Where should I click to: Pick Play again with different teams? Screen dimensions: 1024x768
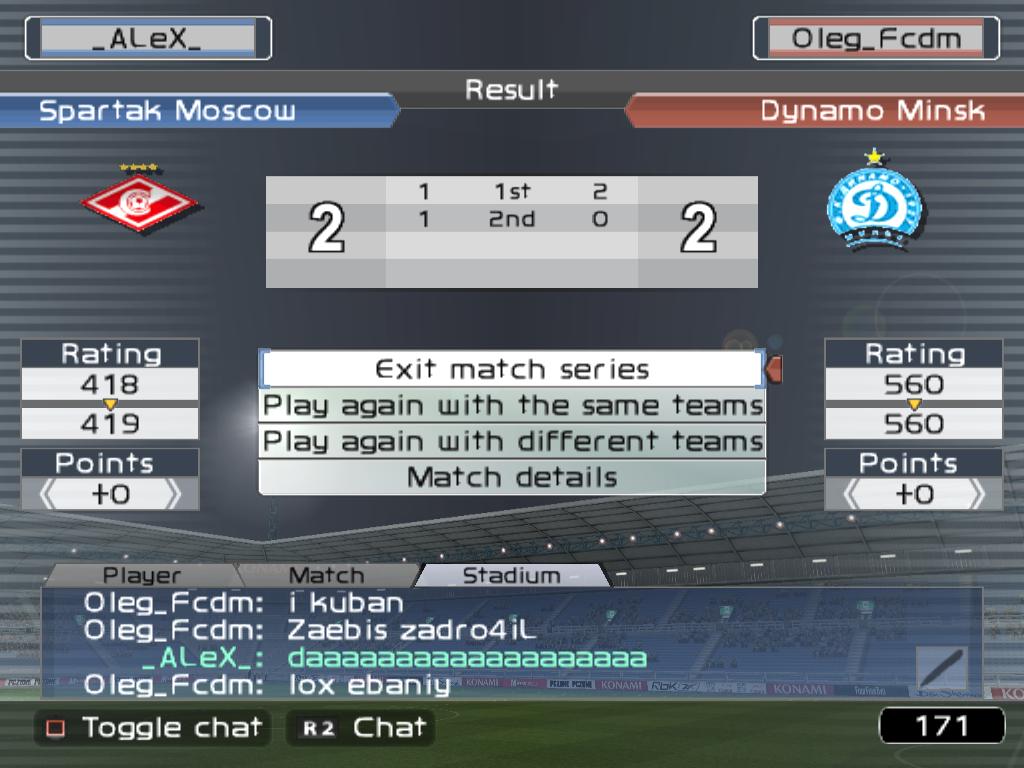pyautogui.click(x=512, y=441)
